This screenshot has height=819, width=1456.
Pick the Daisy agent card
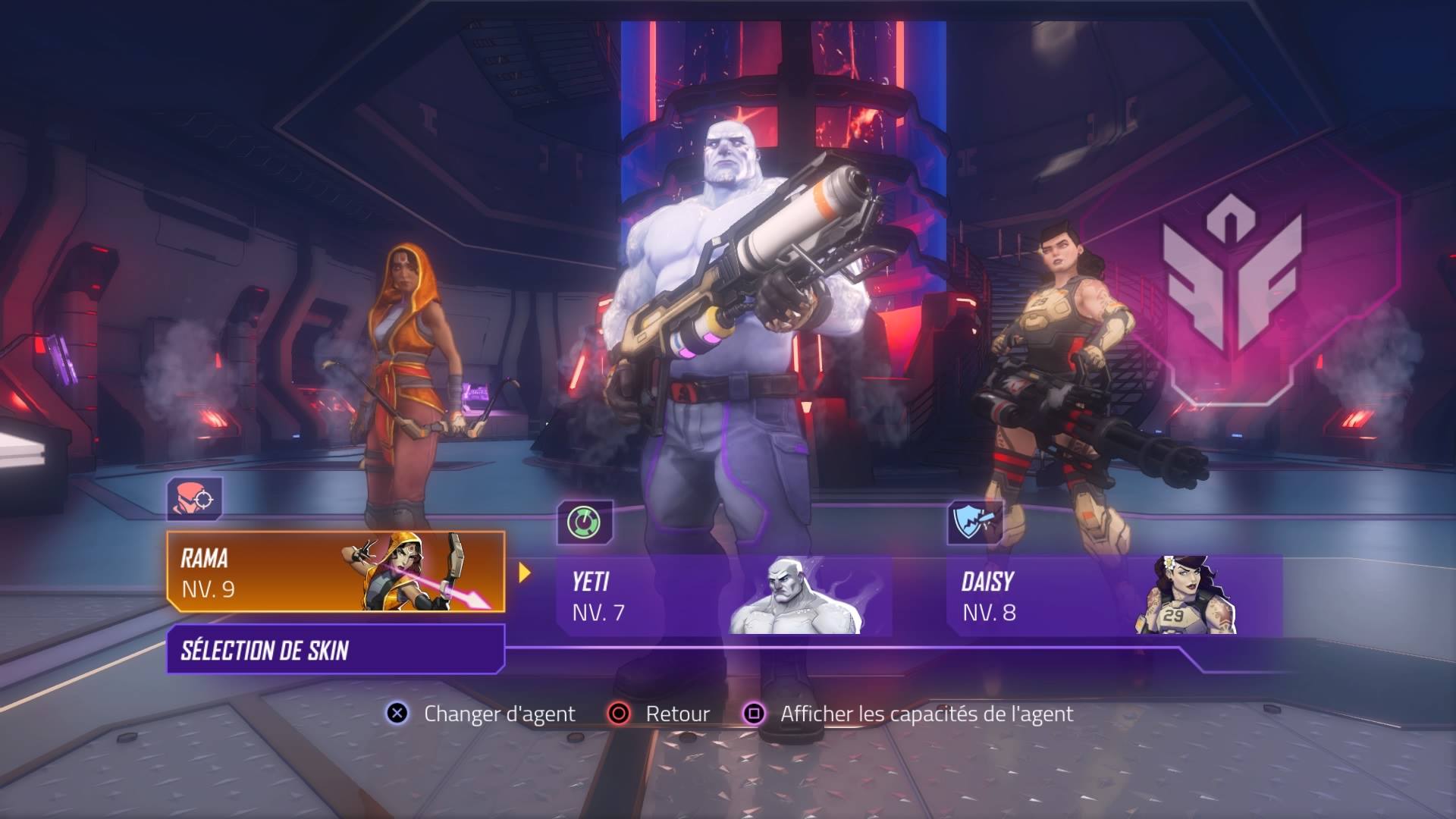[1113, 596]
